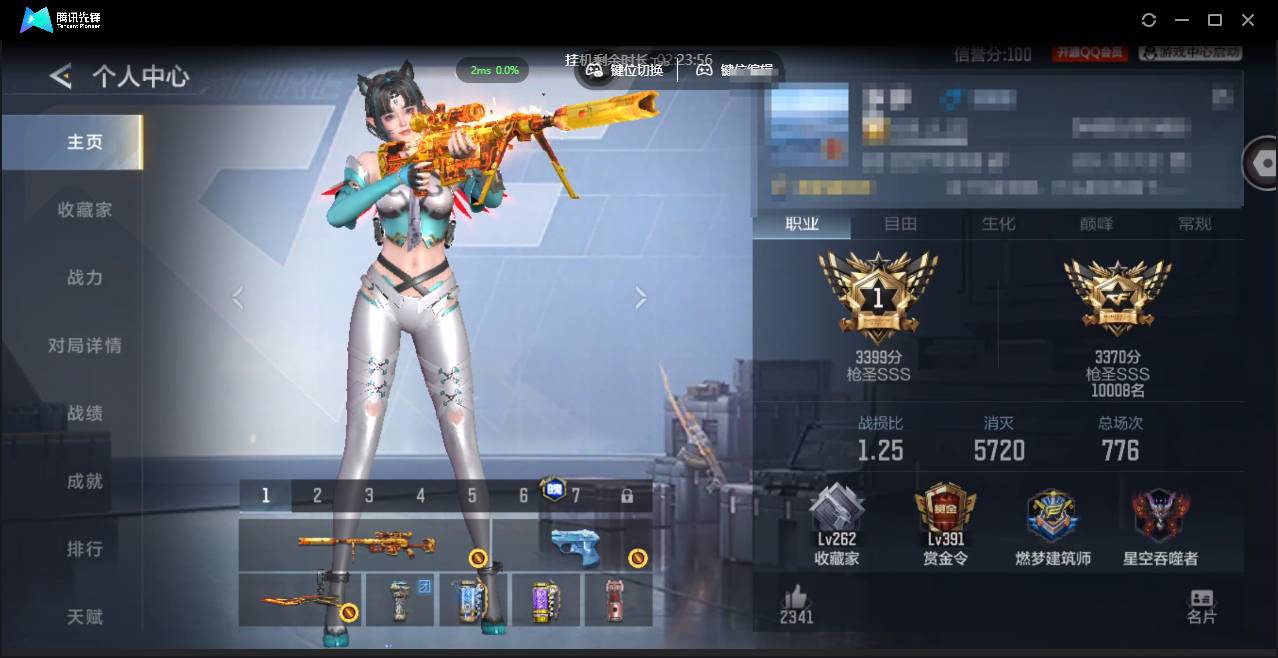
Task: Go back using the arrow beside 个人中心
Action: (61, 76)
